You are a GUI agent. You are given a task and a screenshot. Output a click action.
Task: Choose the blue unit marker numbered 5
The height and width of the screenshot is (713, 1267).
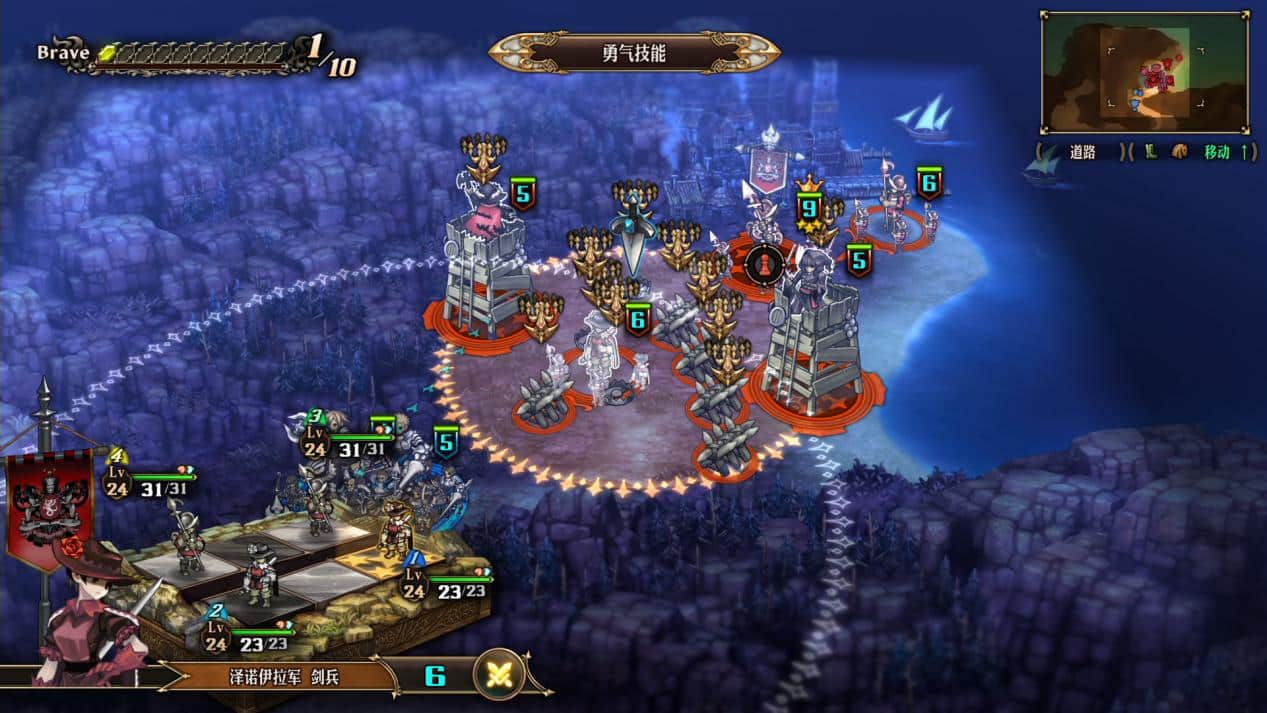pyautogui.click(x=445, y=441)
